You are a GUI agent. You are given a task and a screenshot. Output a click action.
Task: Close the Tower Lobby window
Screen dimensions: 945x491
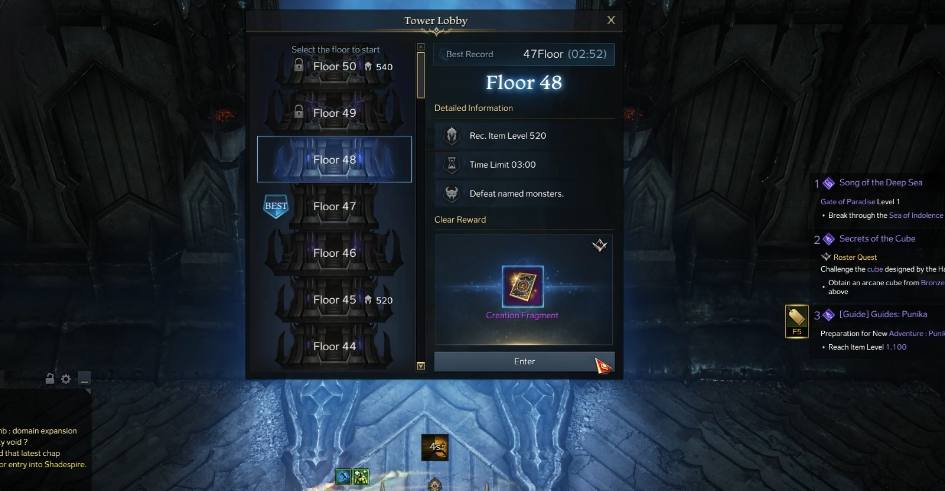[611, 20]
